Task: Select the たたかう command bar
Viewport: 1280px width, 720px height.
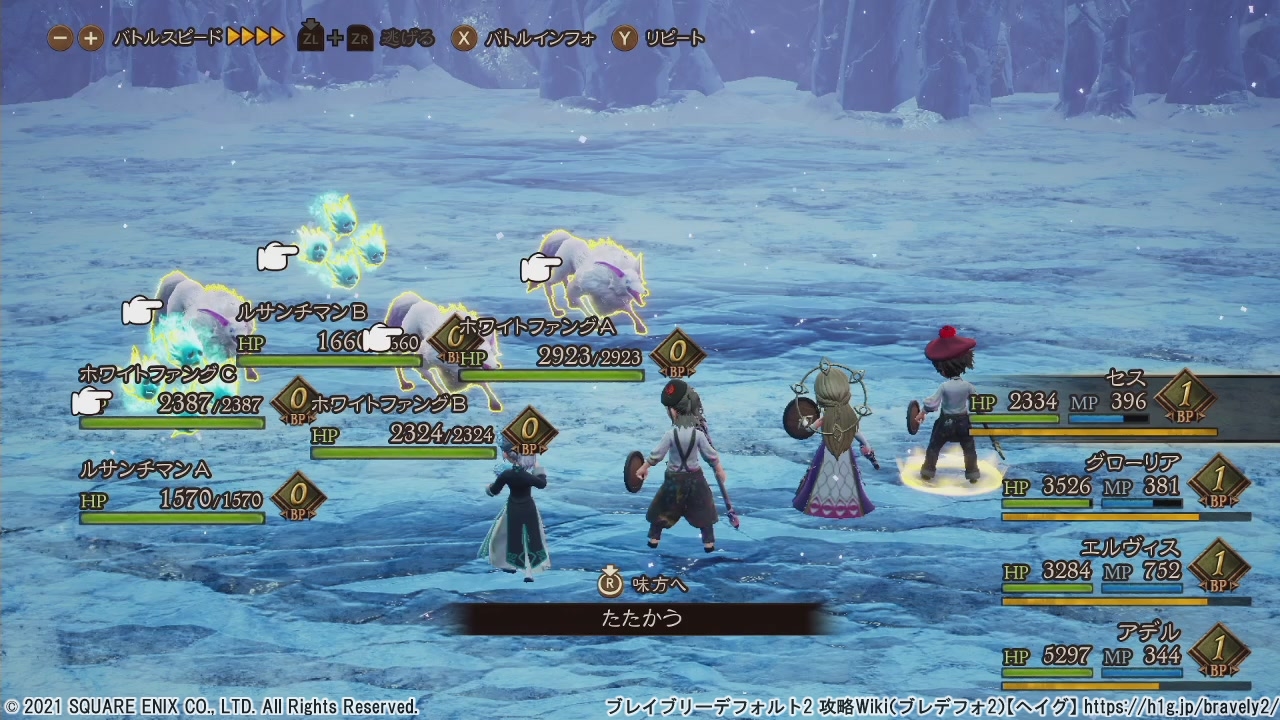Action: click(642, 618)
